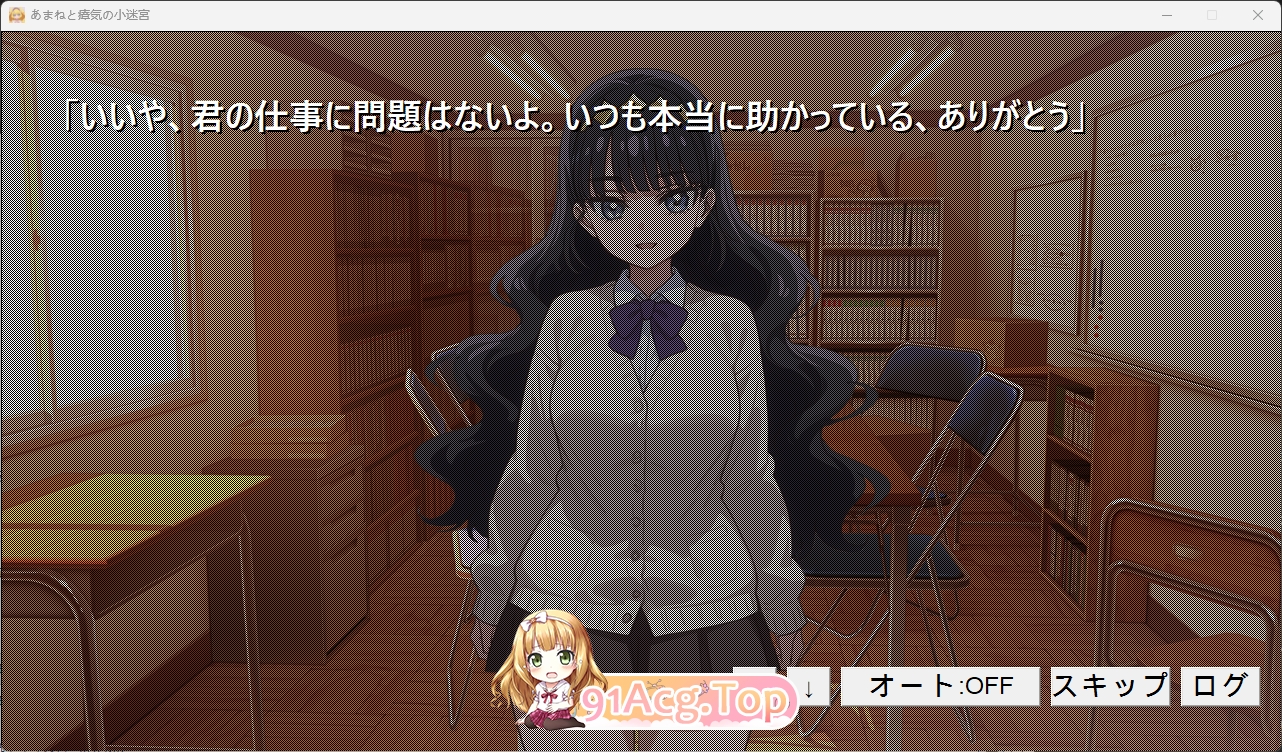The width and height of the screenshot is (1282, 752).
Task: Minimize the game window
Action: coord(1167,15)
